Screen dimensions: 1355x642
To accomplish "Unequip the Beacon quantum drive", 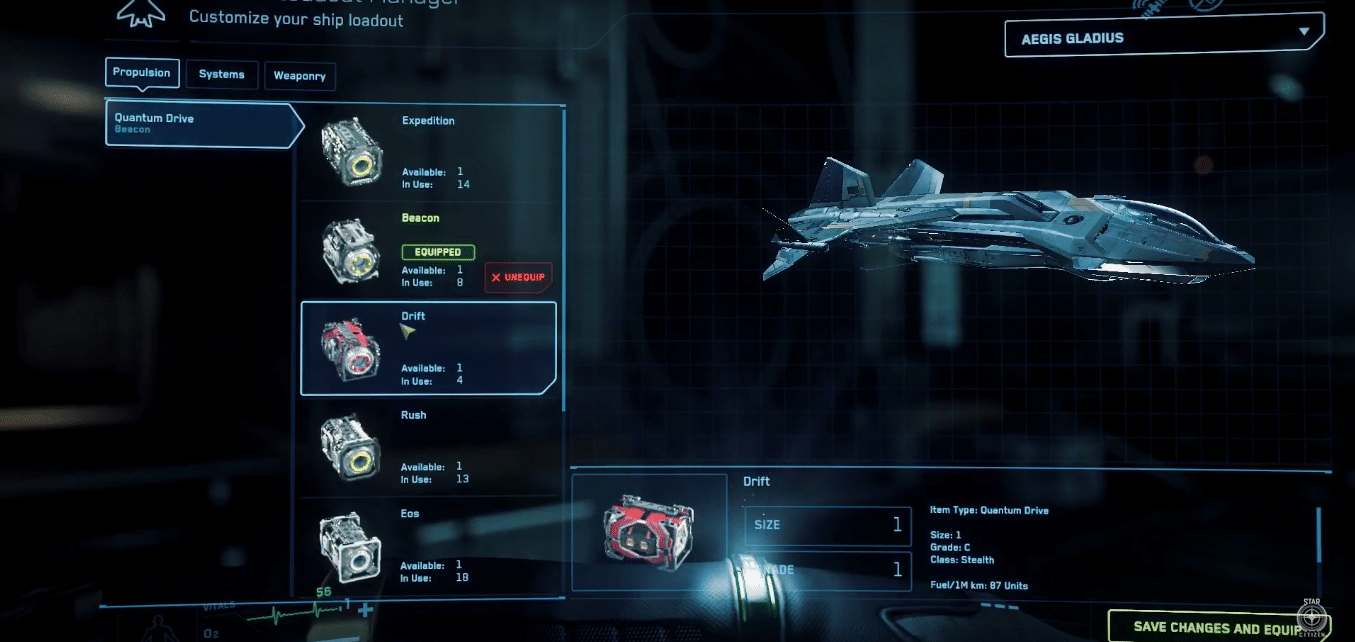I will point(518,277).
